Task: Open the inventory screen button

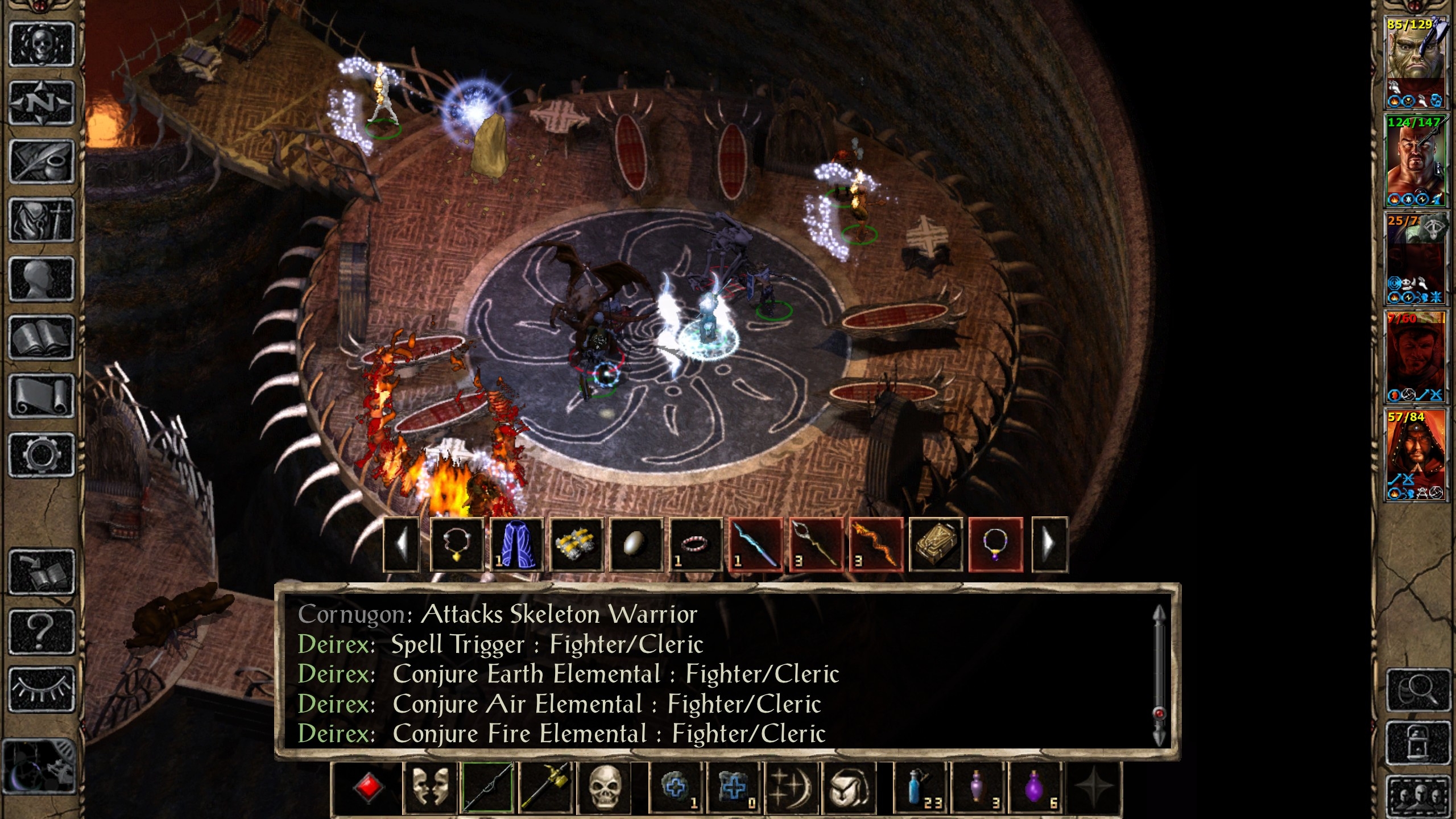Action: (42, 220)
